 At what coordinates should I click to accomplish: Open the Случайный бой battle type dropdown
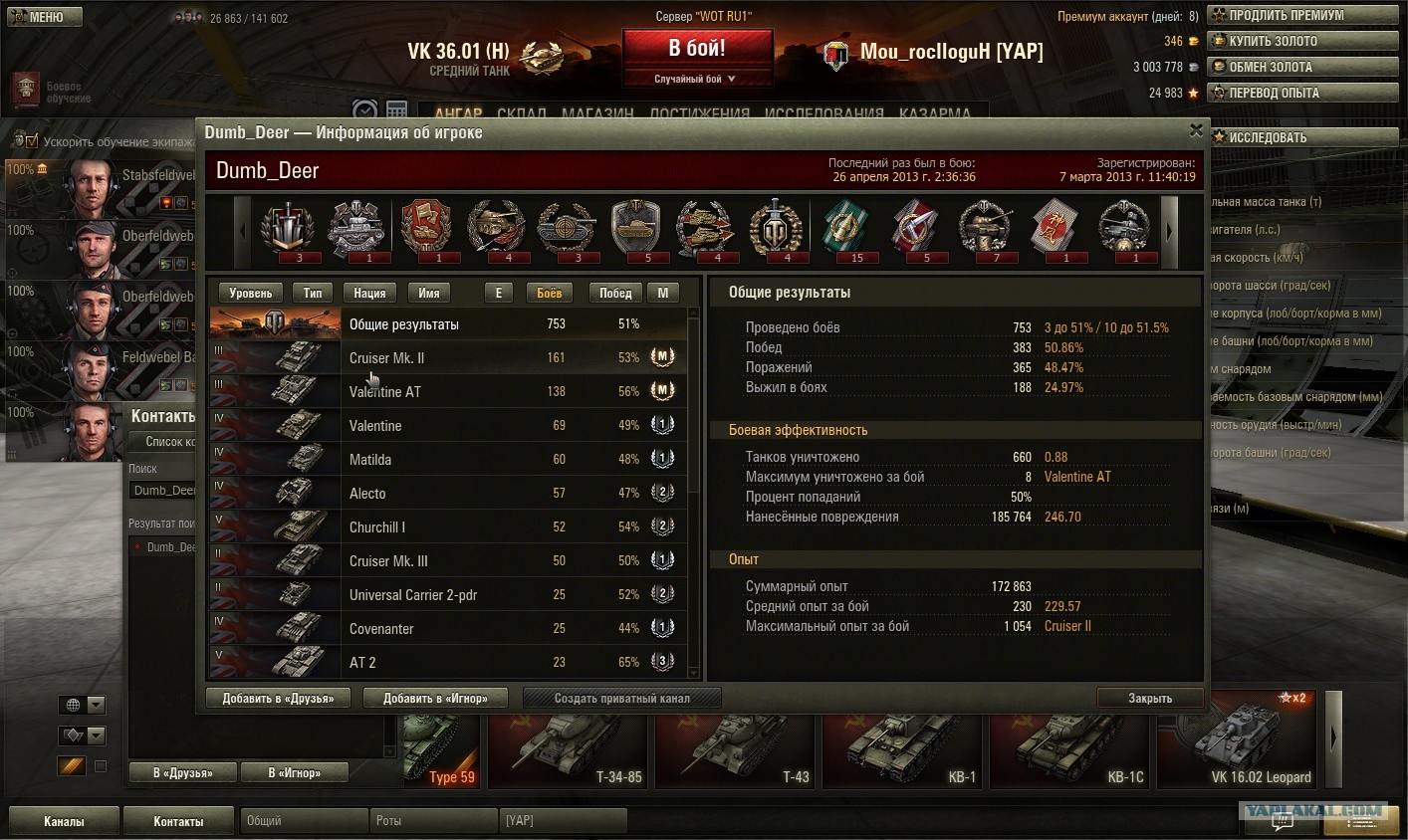pos(697,79)
